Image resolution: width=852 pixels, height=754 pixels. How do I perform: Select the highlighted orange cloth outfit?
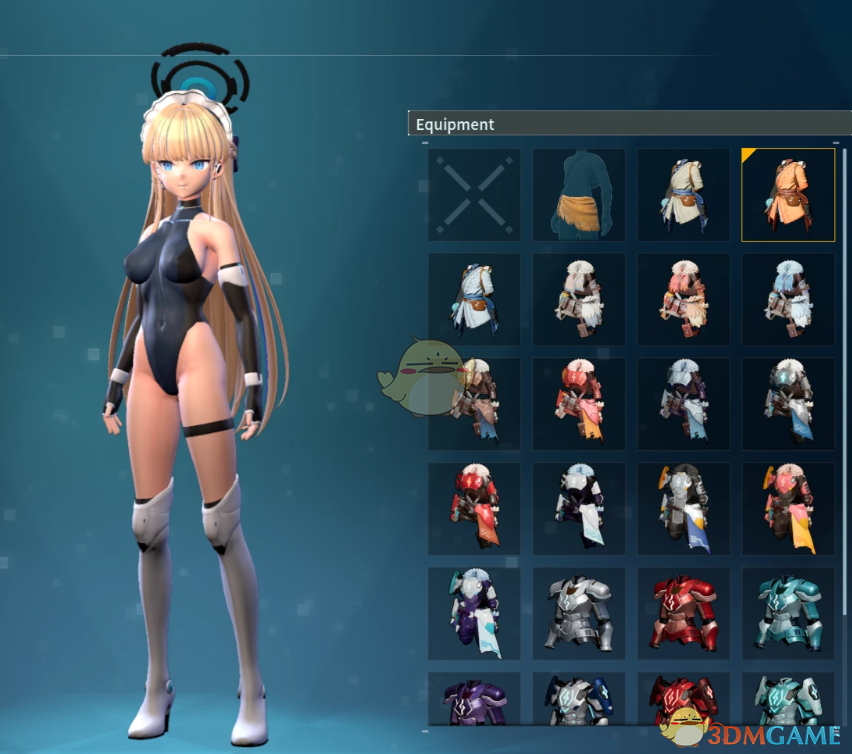point(788,195)
